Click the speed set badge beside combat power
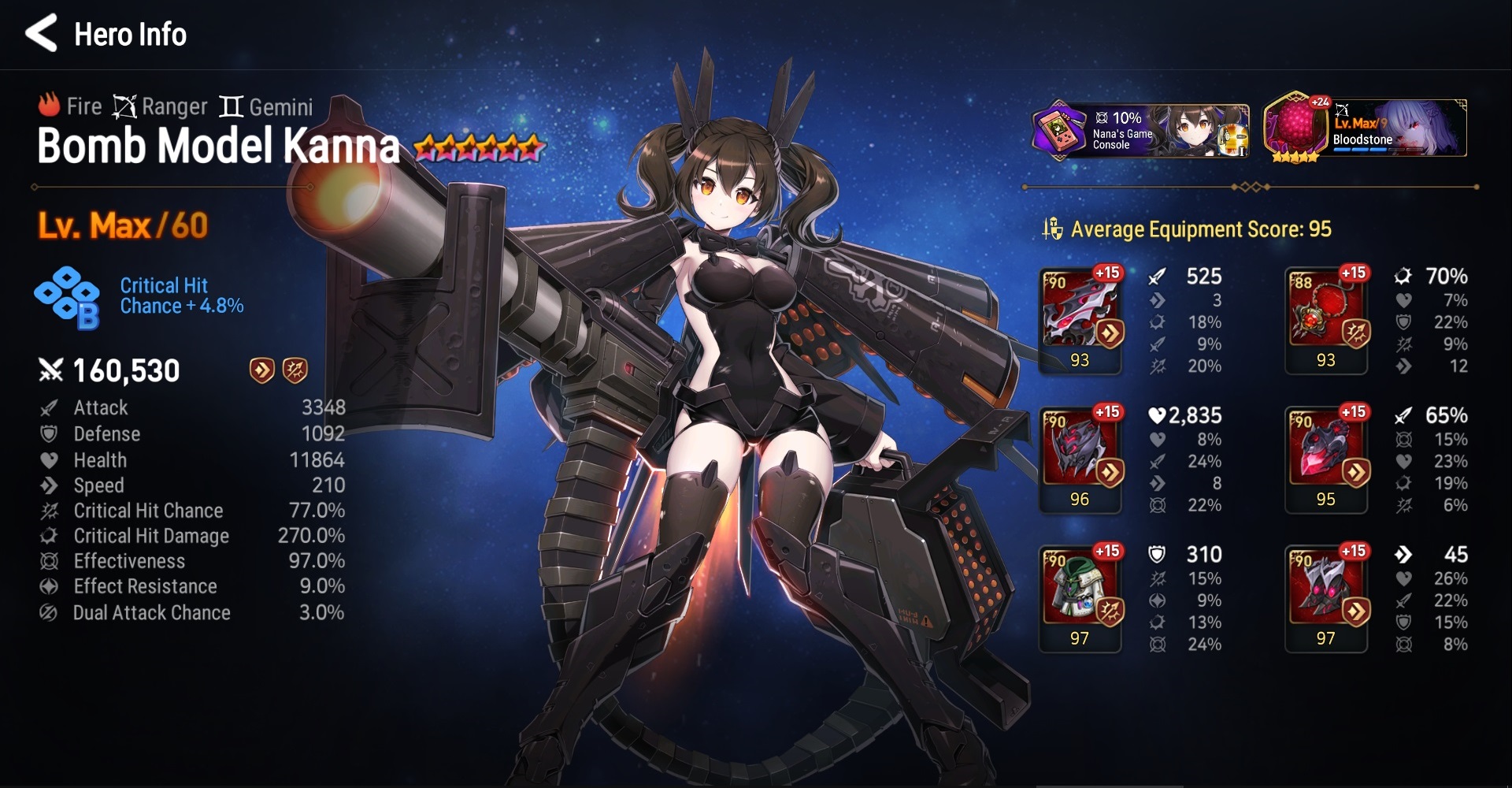Viewport: 1512px width, 788px height. click(x=261, y=370)
